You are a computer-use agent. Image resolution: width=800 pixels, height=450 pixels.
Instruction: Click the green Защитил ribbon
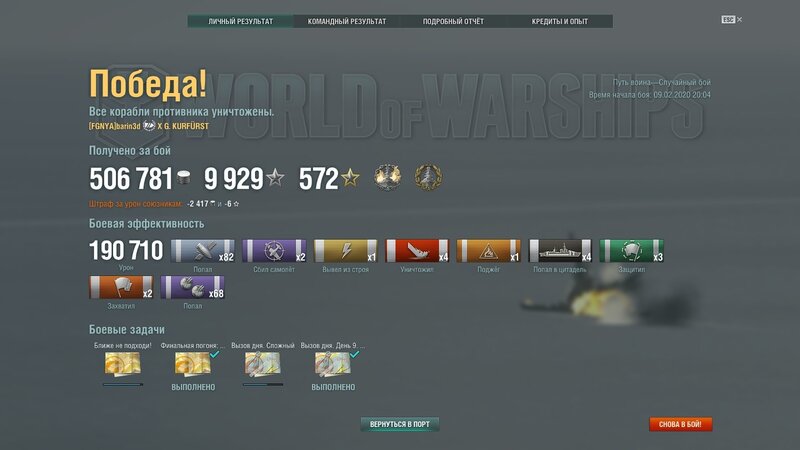(x=632, y=251)
